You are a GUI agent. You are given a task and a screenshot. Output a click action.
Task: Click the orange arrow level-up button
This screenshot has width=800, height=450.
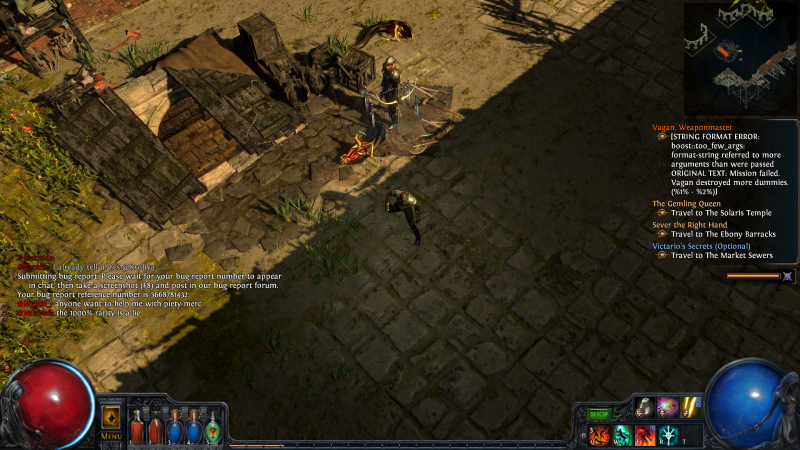pos(111,417)
